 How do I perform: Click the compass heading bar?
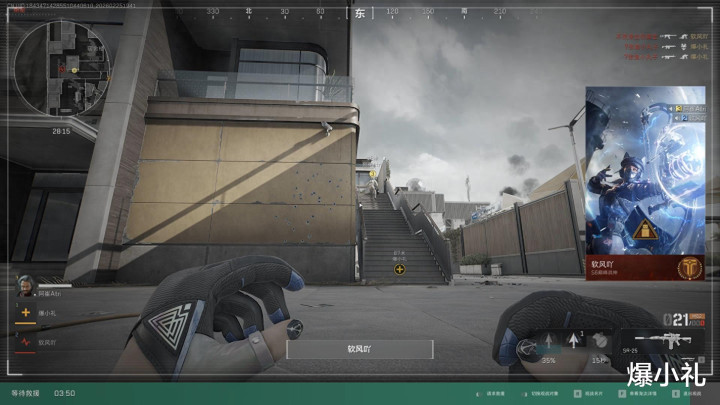pos(360,12)
